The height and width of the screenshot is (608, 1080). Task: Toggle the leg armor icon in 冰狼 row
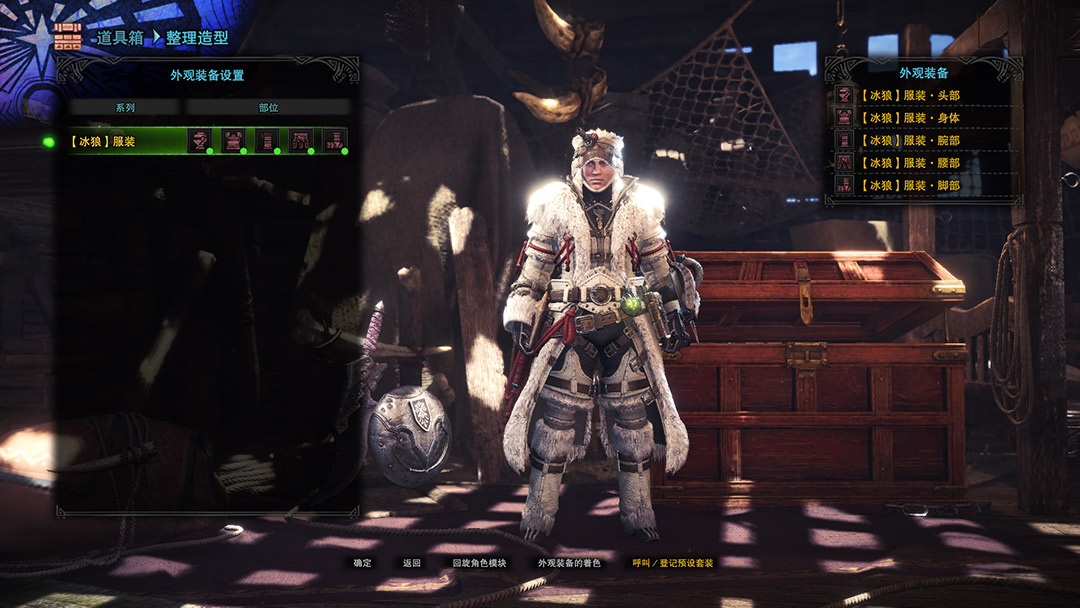pos(335,141)
